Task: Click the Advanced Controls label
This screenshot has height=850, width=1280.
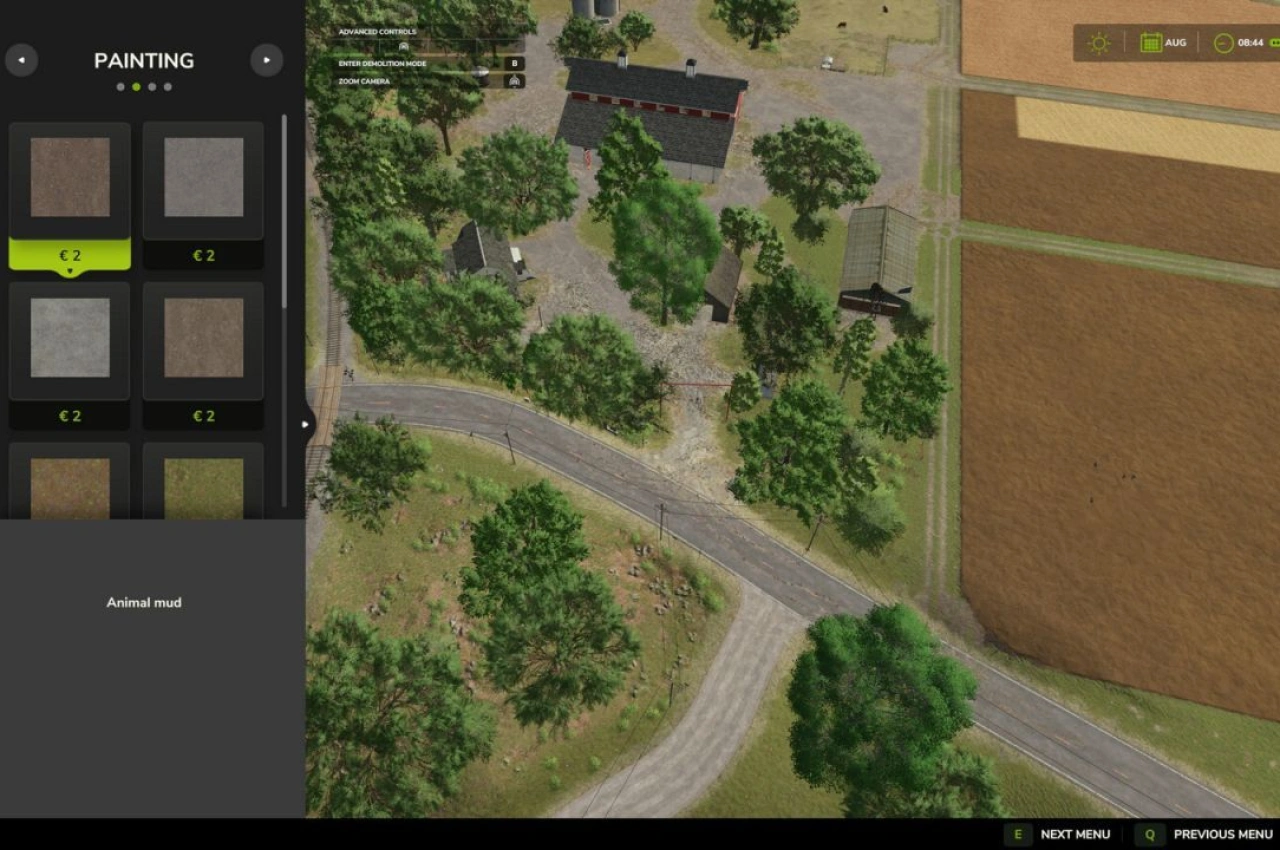Action: [377, 31]
